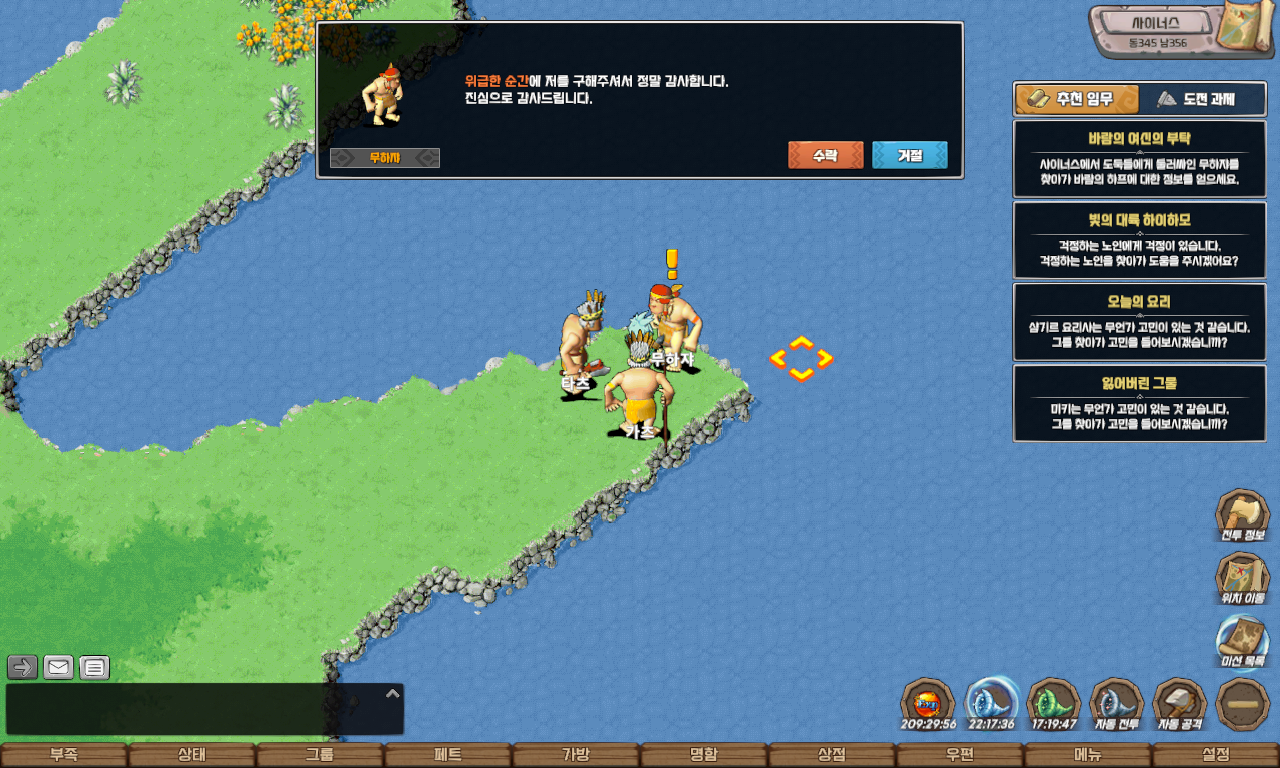The width and height of the screenshot is (1280, 768).
Task: Toggle 자동 전투 horn icon
Action: (1116, 703)
